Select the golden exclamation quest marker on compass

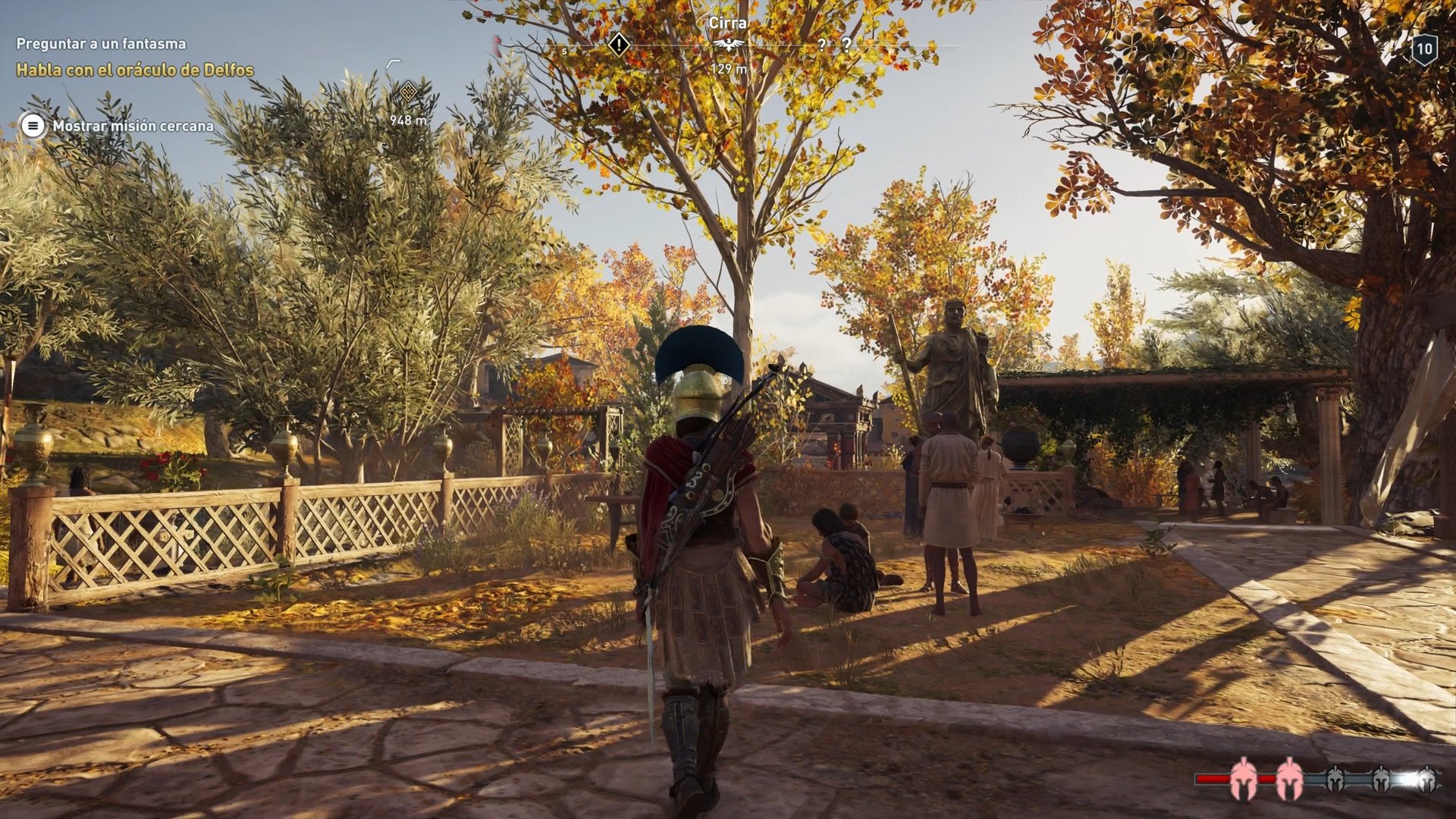click(x=619, y=46)
